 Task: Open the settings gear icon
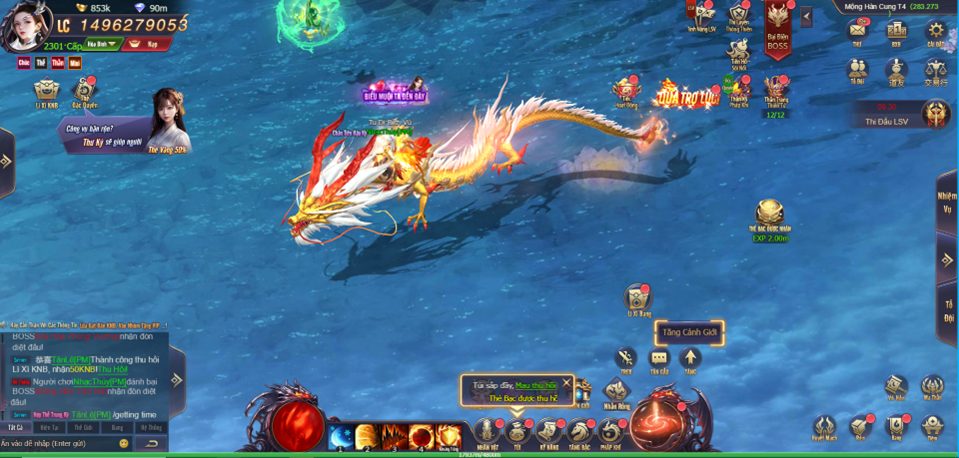coord(935,30)
